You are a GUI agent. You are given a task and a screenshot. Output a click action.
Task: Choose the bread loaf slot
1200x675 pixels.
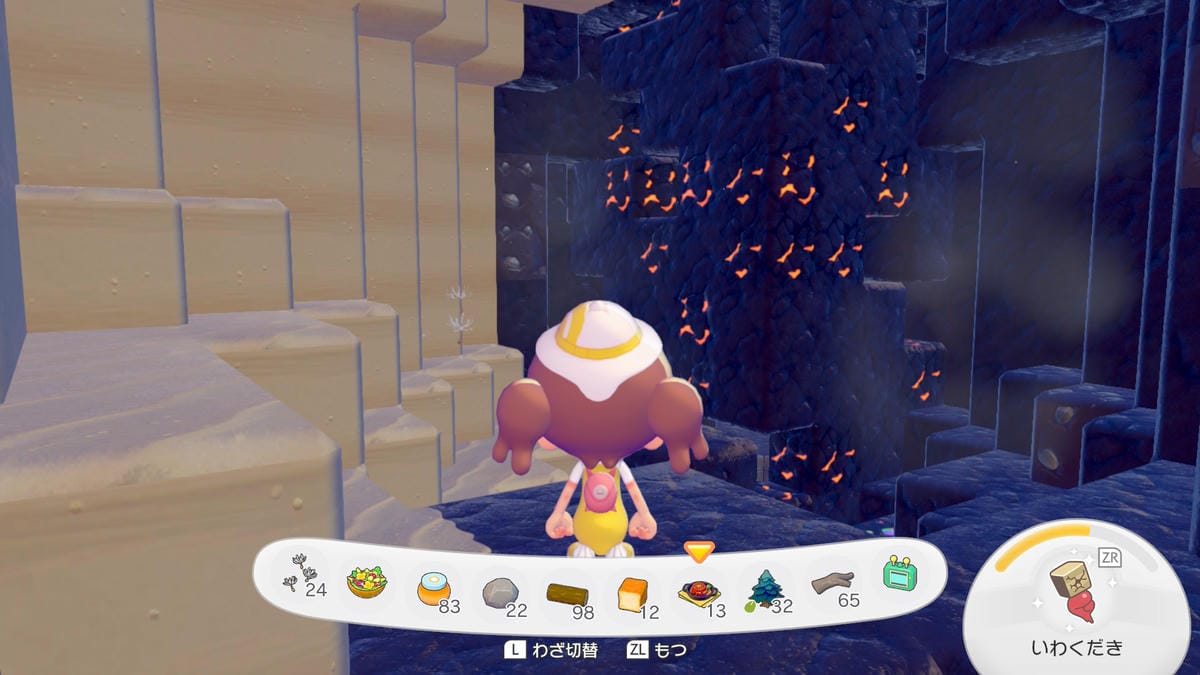point(632,594)
